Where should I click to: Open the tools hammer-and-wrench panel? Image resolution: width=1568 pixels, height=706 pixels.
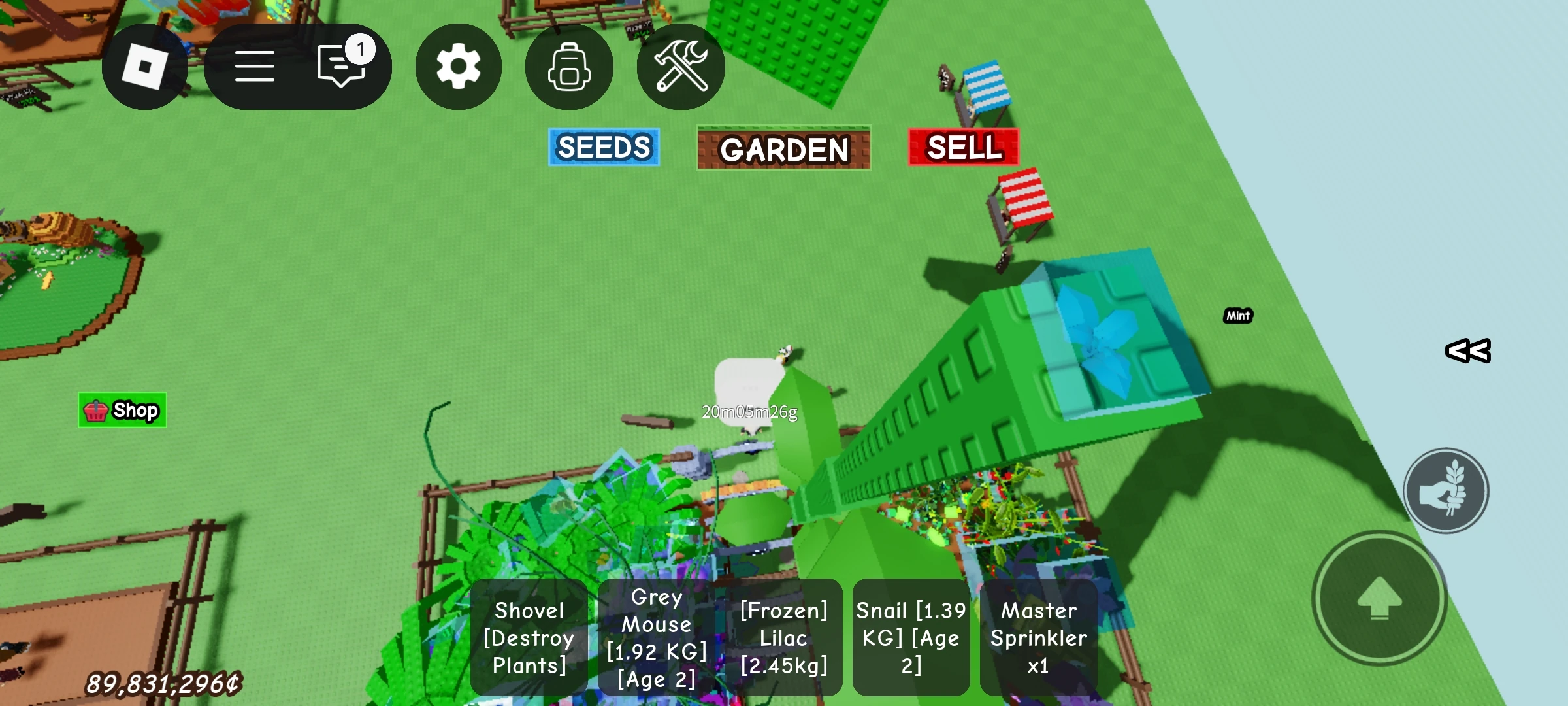click(681, 67)
